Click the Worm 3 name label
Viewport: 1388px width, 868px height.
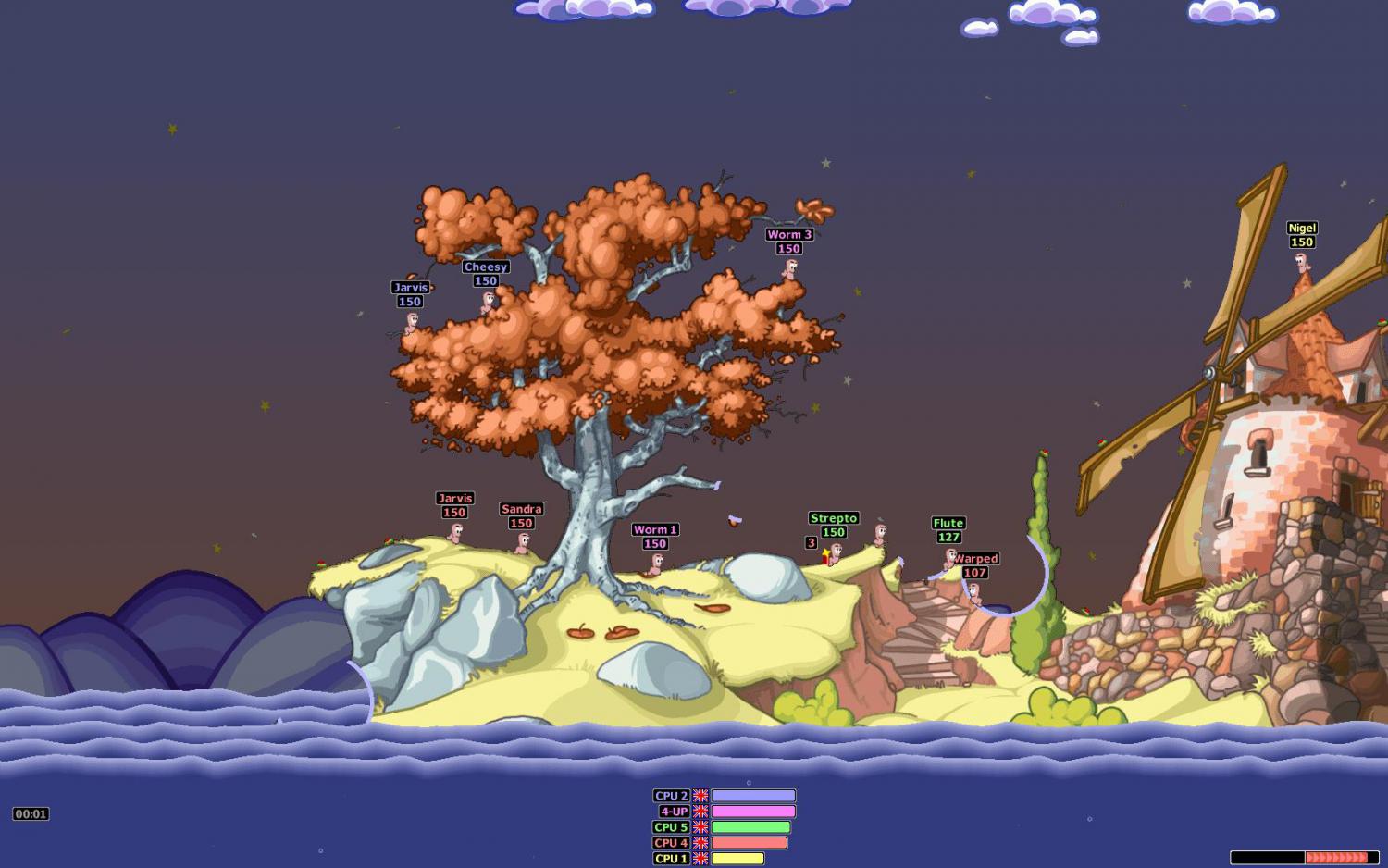(788, 234)
